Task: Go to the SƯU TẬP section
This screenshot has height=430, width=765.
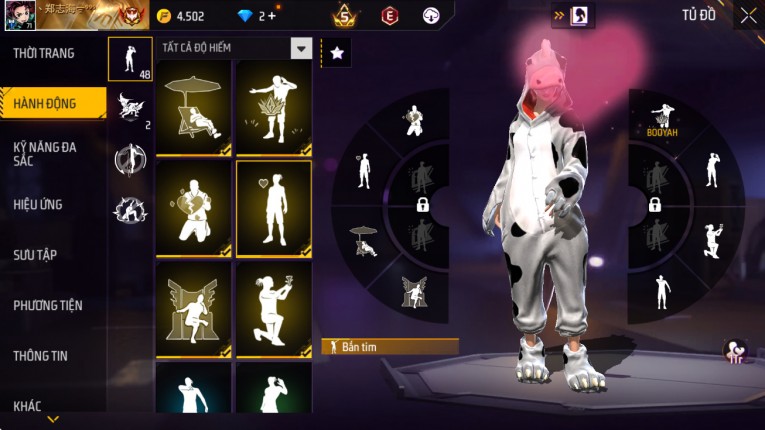Action: pos(35,255)
